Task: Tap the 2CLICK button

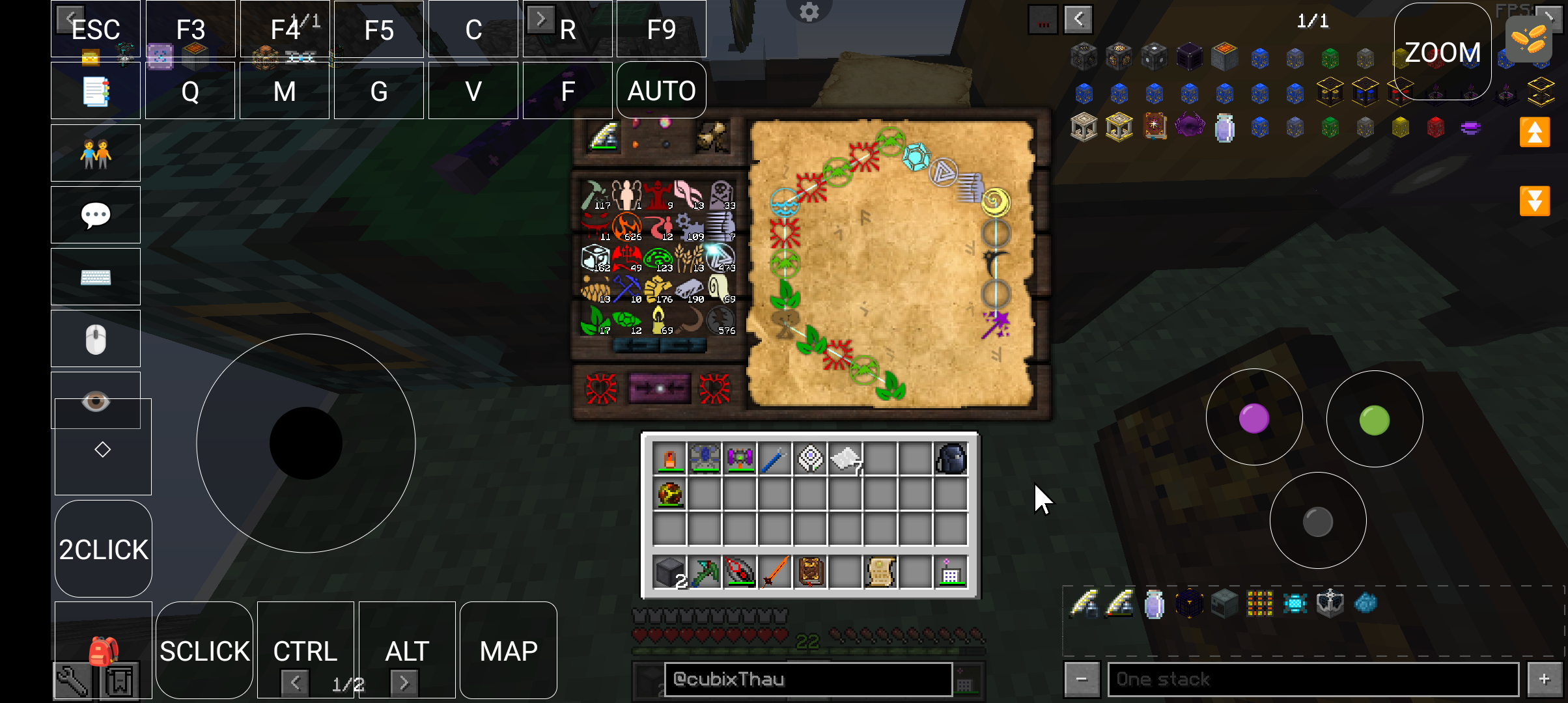Action: (104, 549)
